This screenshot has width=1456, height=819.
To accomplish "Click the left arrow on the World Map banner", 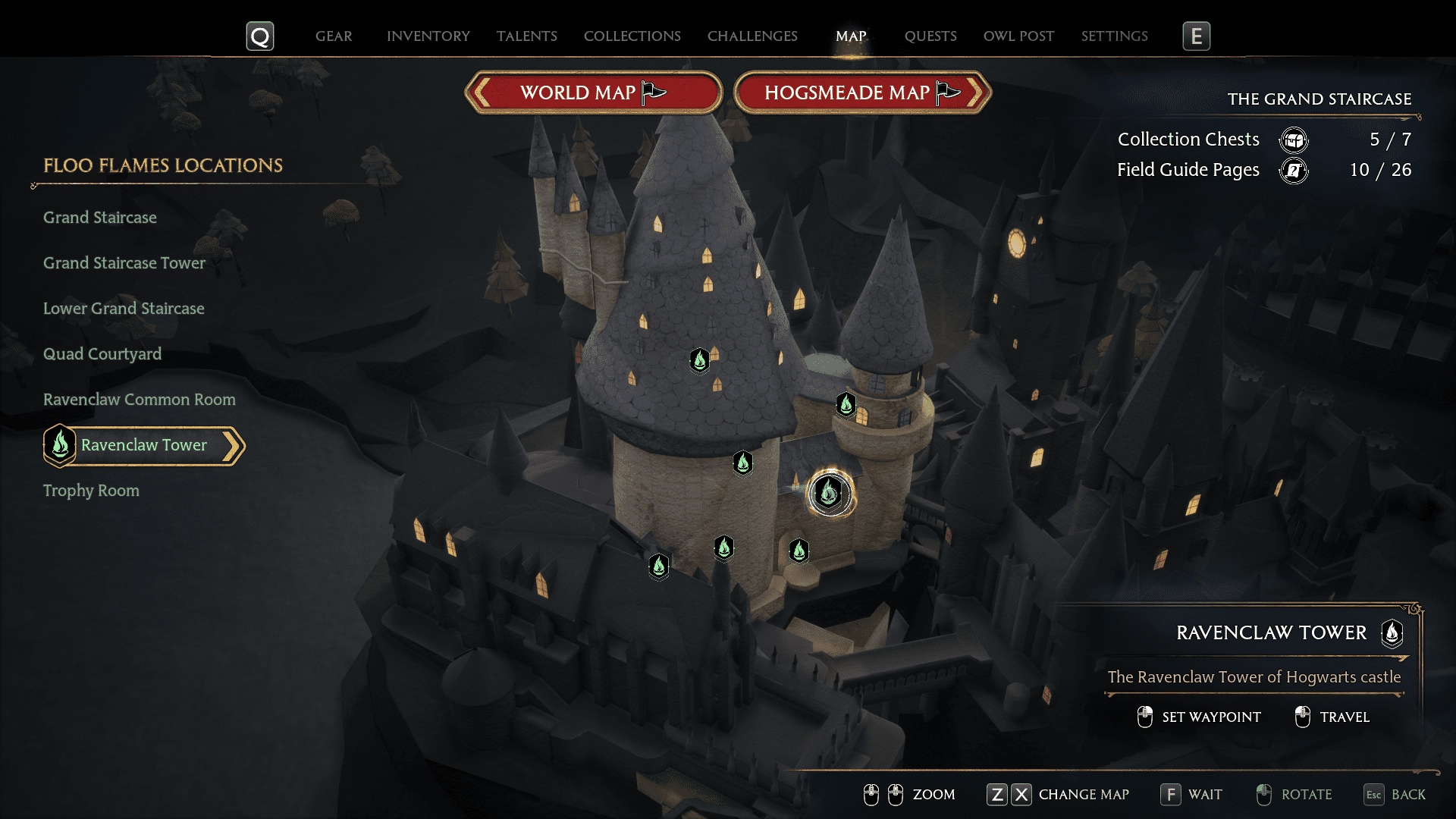I will tap(480, 92).
